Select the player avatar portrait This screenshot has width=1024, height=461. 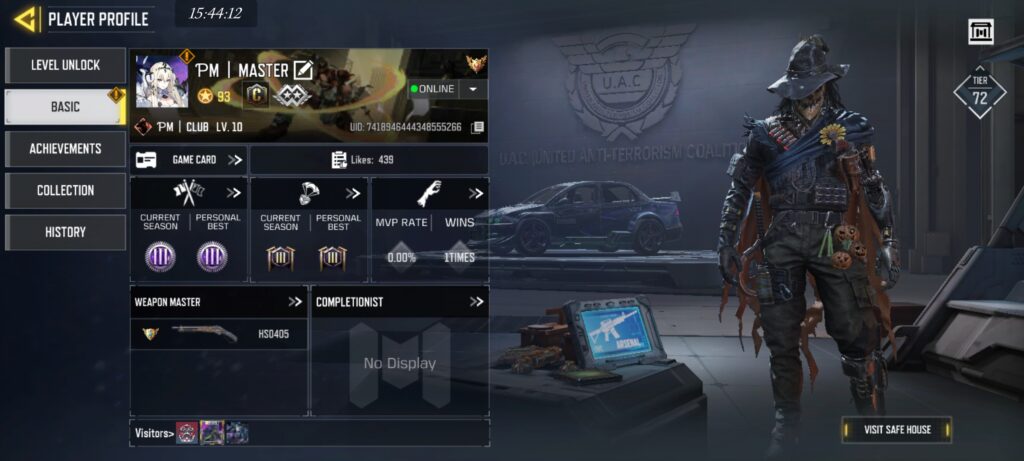162,82
